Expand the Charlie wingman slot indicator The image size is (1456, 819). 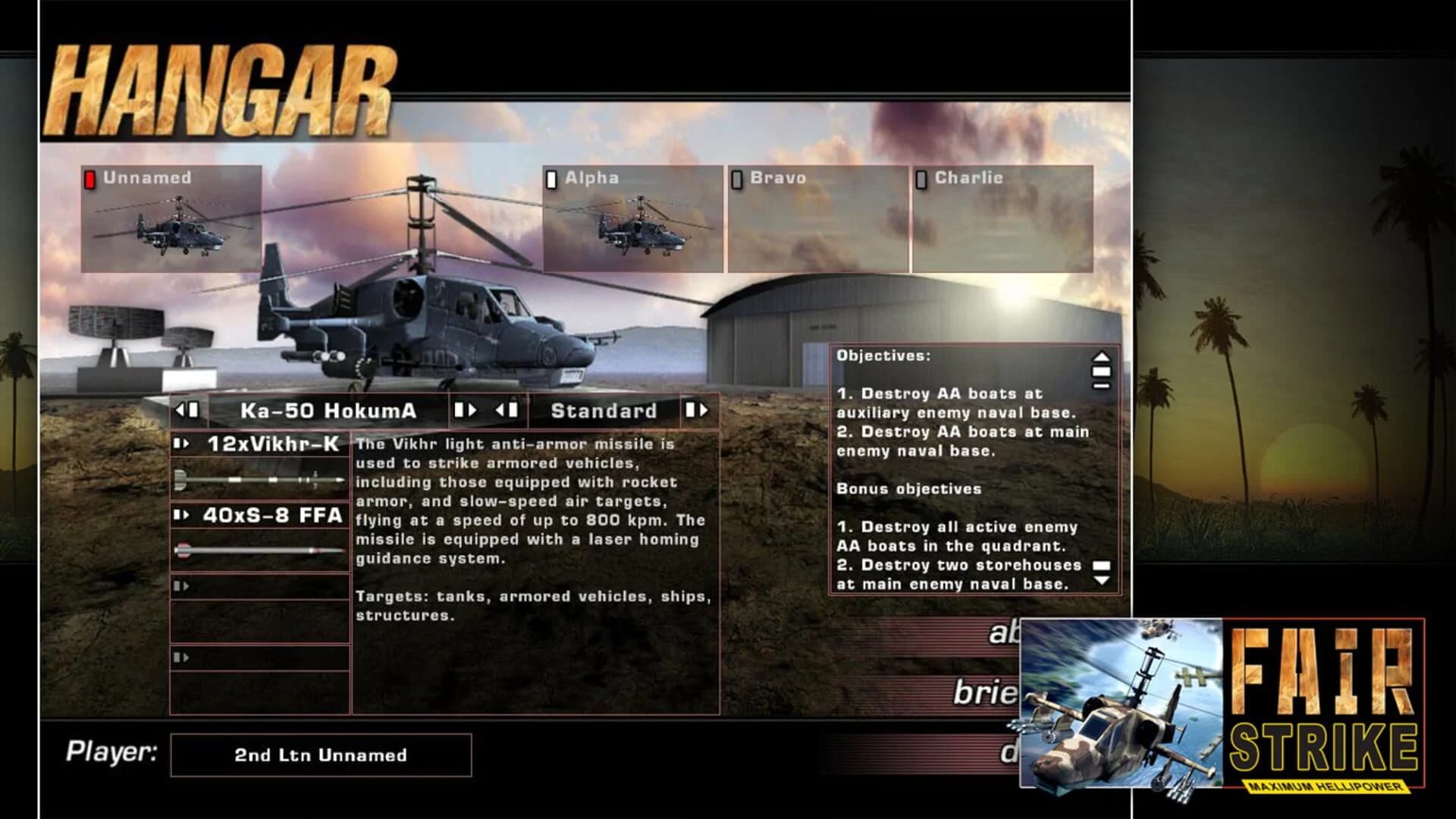coord(921,179)
